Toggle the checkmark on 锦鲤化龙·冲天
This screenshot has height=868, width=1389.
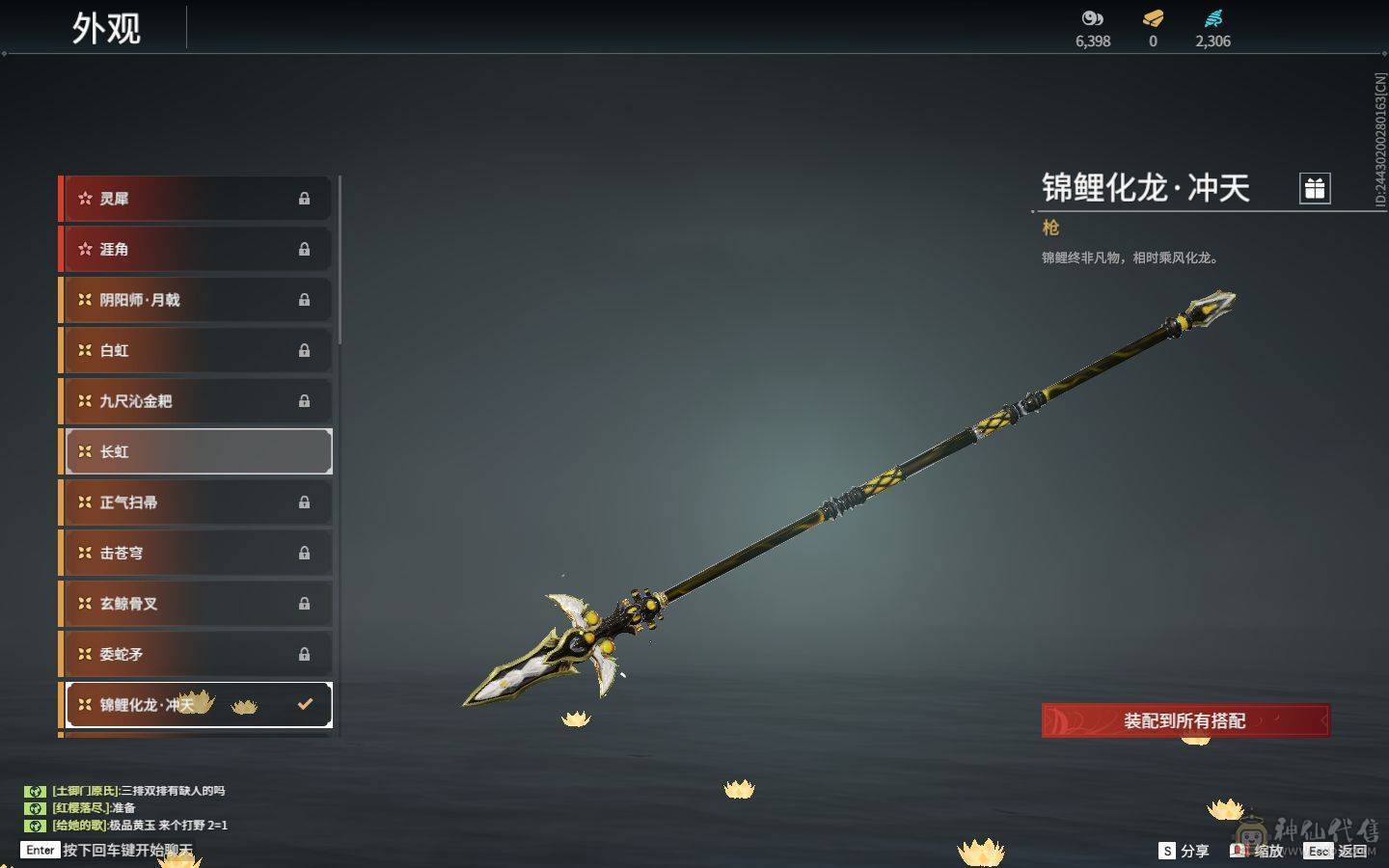pos(306,704)
